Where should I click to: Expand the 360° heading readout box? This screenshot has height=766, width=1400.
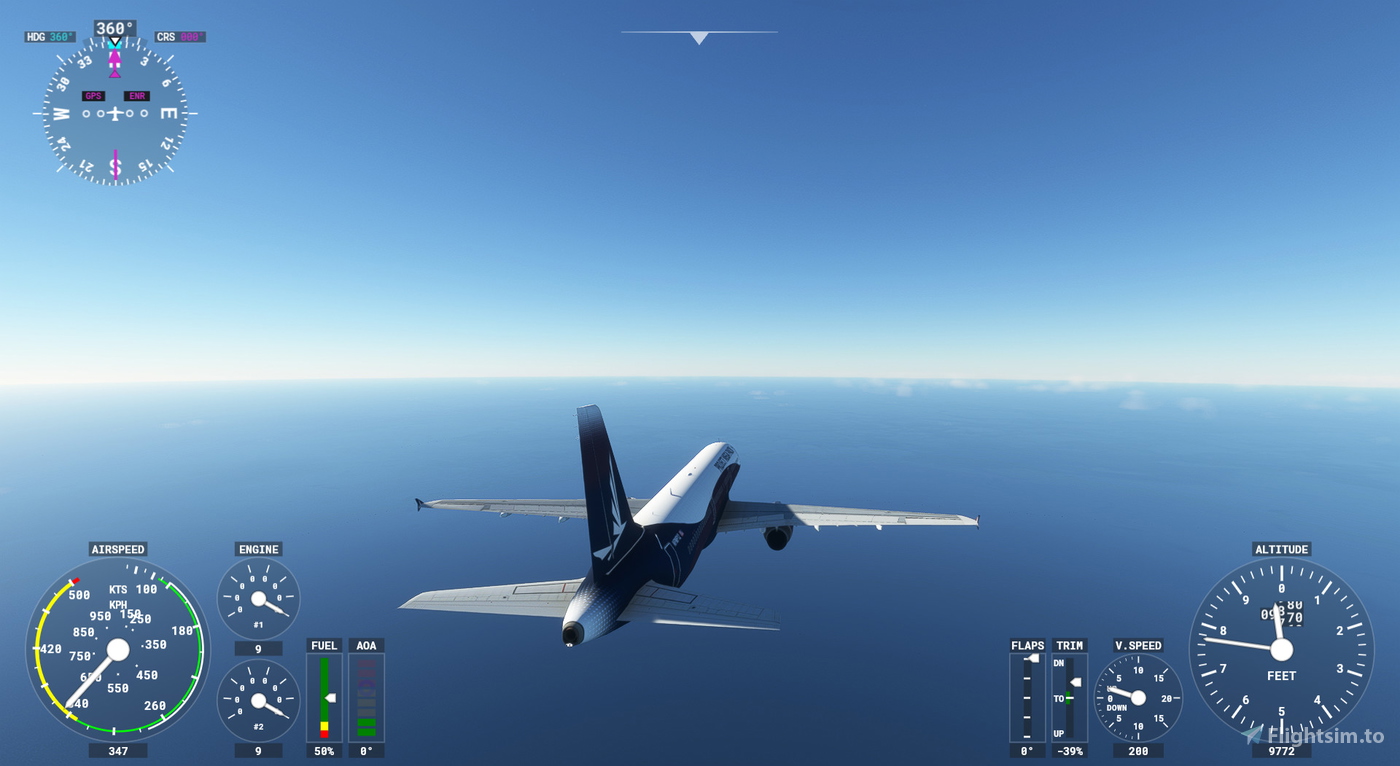pyautogui.click(x=113, y=27)
